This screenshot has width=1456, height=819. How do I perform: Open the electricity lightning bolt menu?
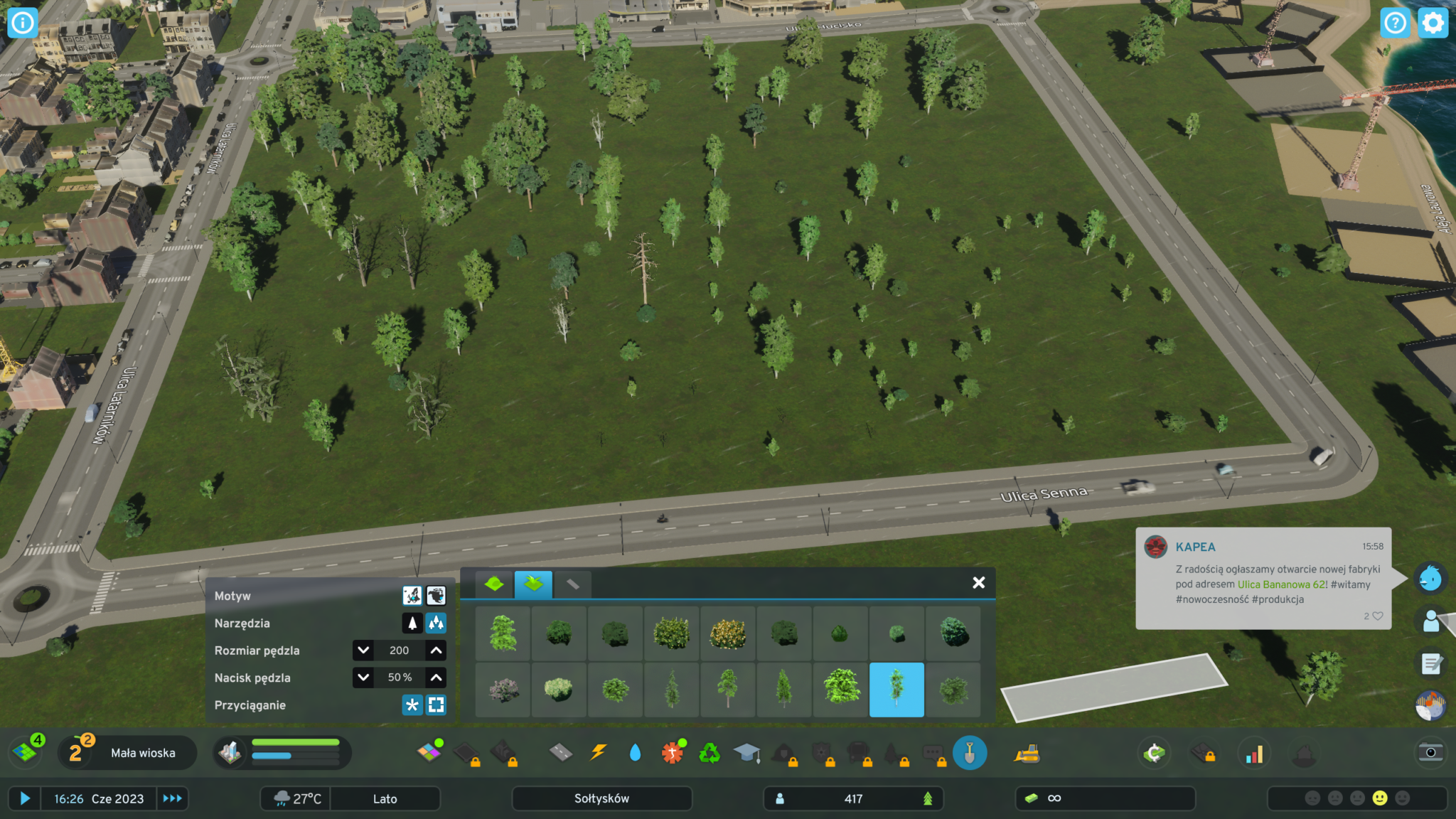pyautogui.click(x=599, y=752)
